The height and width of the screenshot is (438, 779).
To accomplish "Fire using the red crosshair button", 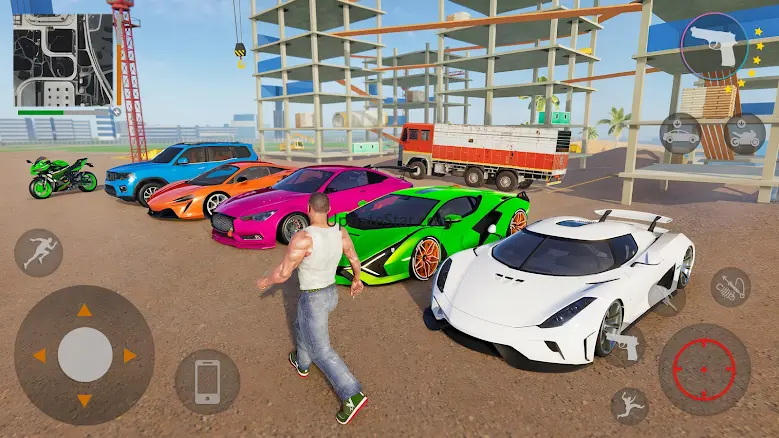I will [x=704, y=369].
